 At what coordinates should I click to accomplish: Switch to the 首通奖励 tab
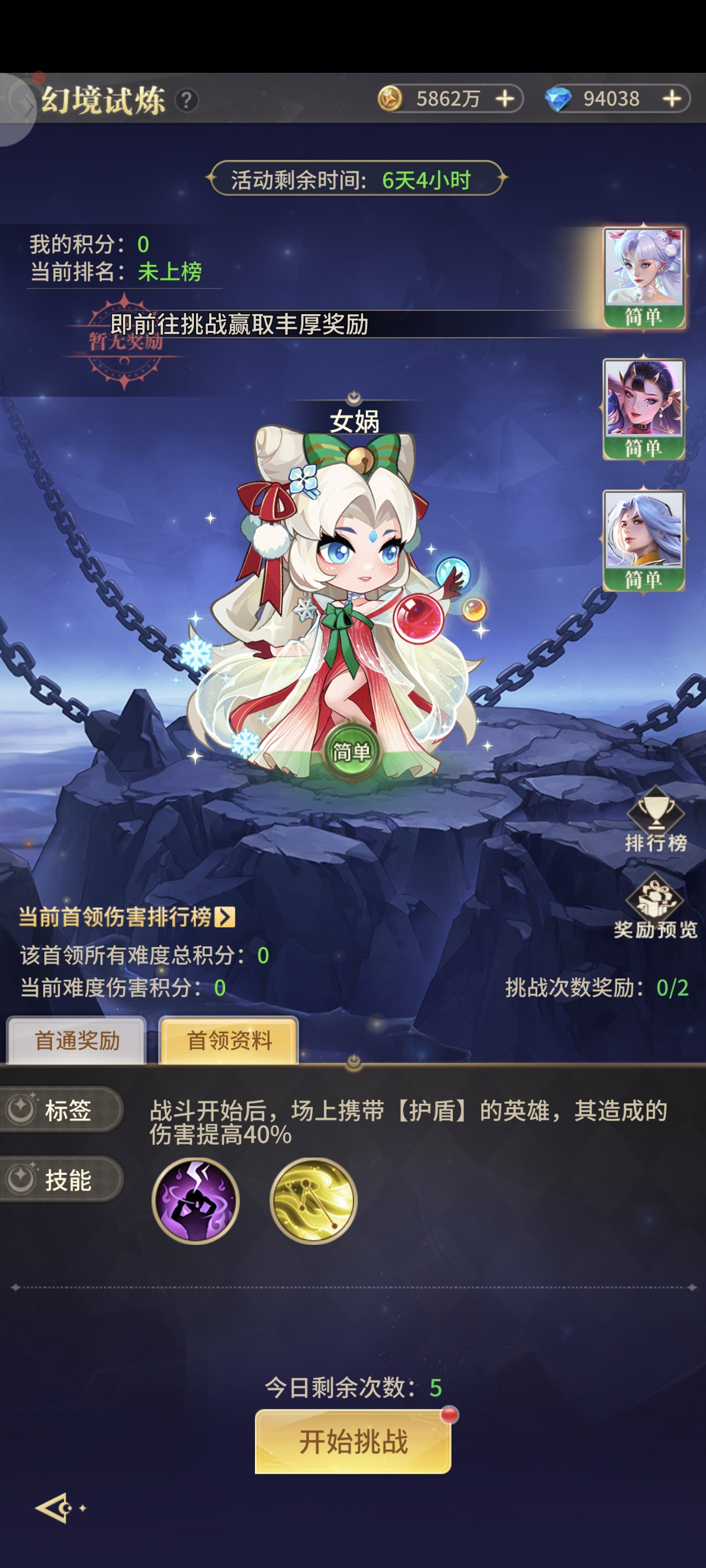77,1040
